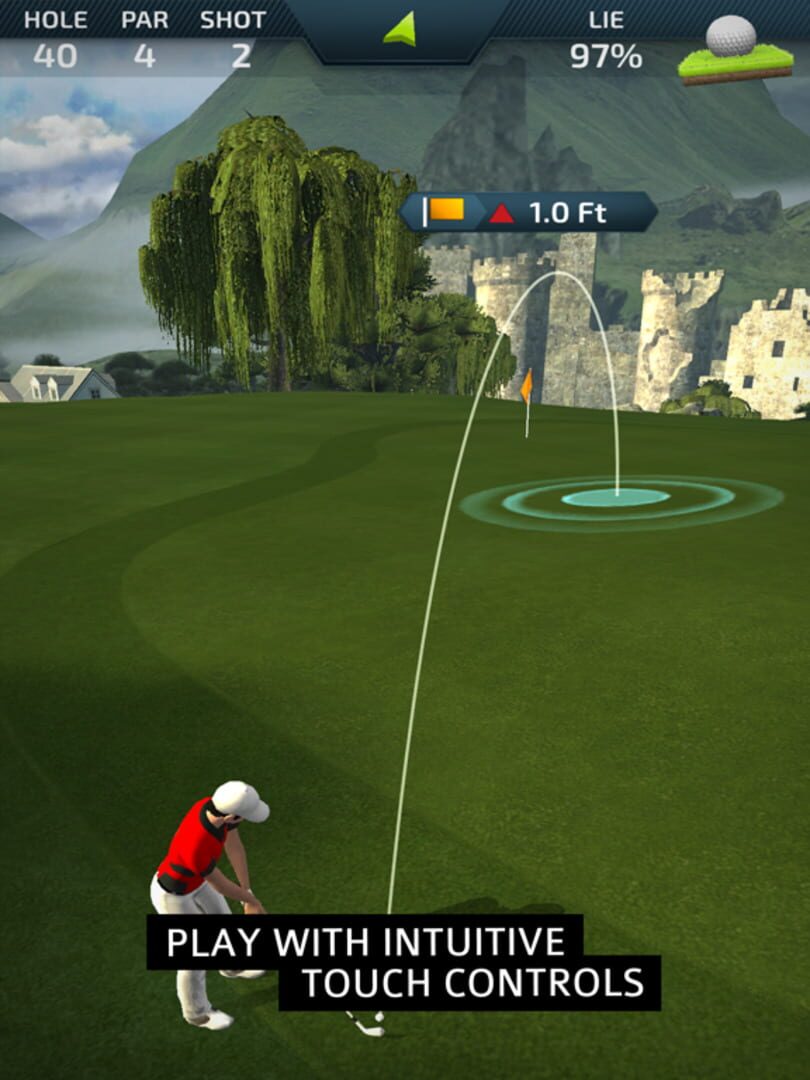Image resolution: width=810 pixels, height=1080 pixels.
Task: Select the pin flag elevation indicator
Action: [528, 212]
